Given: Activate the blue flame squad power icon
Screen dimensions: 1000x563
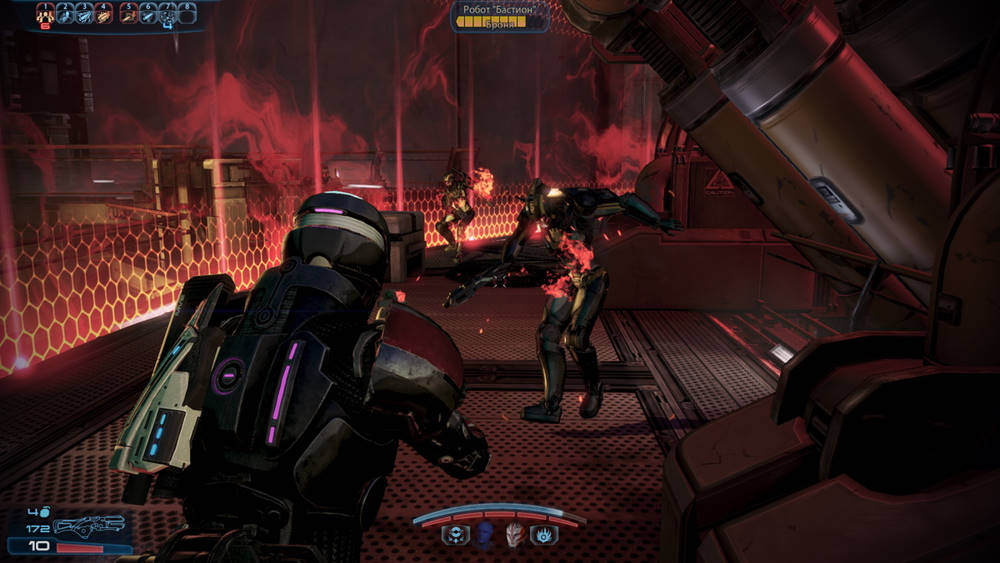Looking at the screenshot, I should [545, 535].
